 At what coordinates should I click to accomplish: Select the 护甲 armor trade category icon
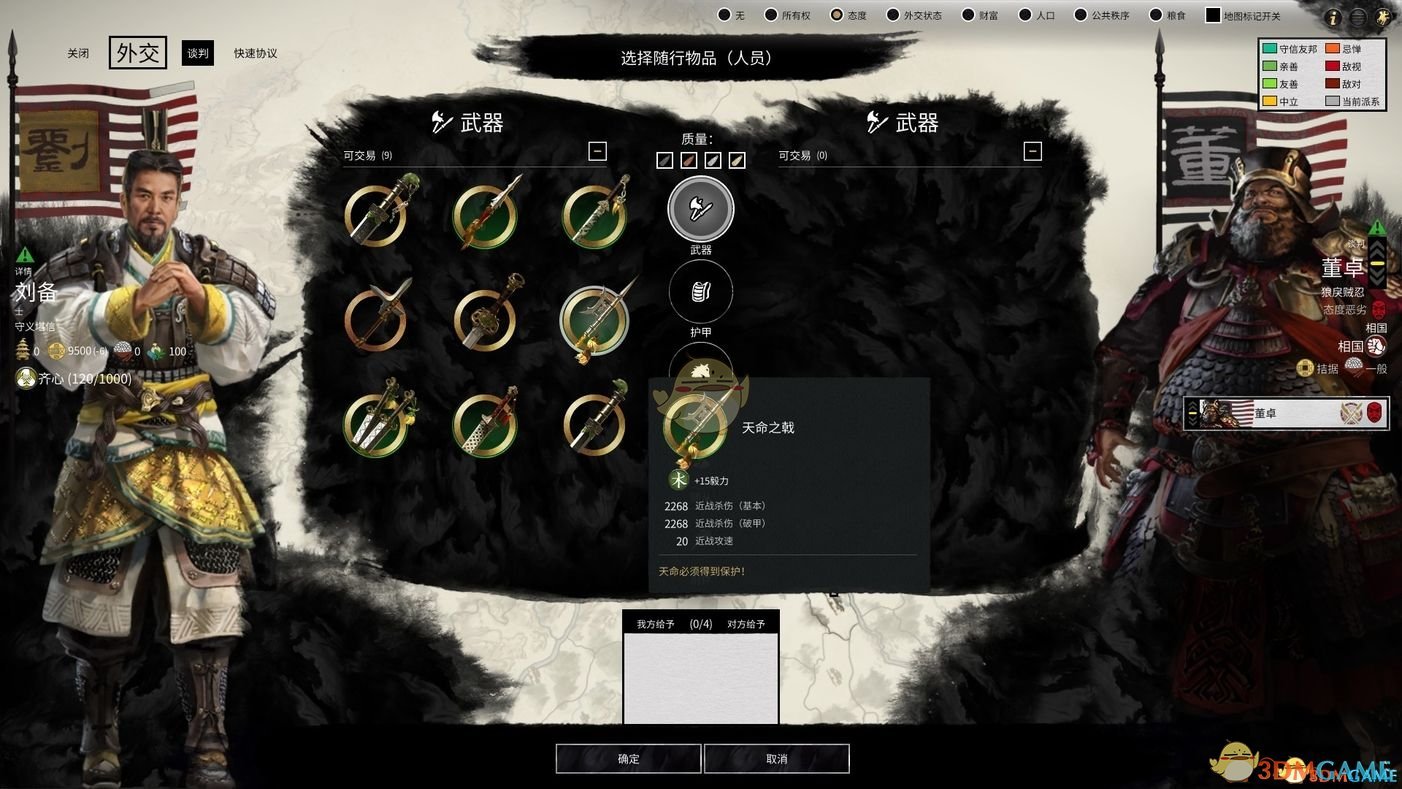pyautogui.click(x=700, y=291)
